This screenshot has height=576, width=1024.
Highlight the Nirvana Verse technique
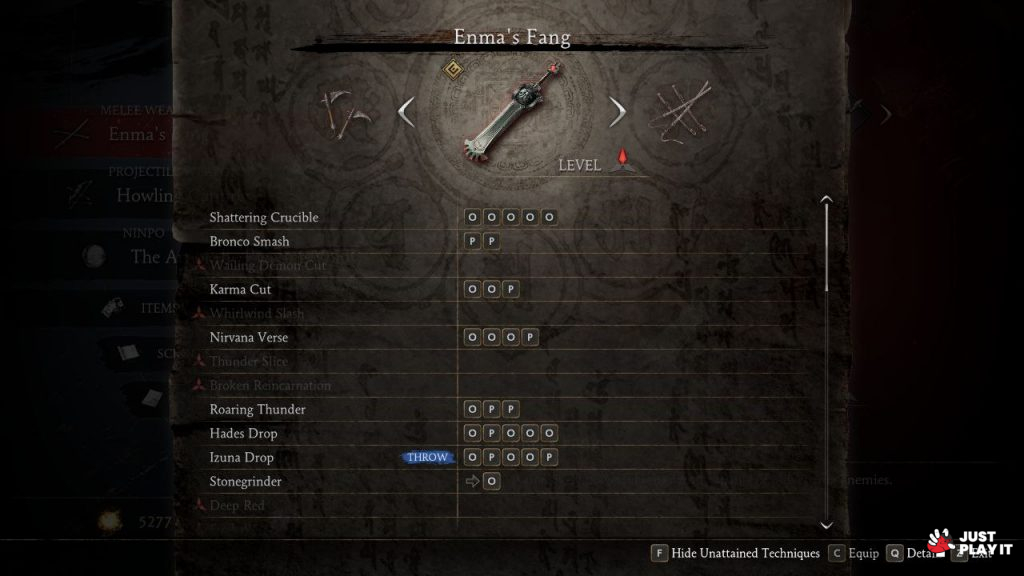point(249,337)
